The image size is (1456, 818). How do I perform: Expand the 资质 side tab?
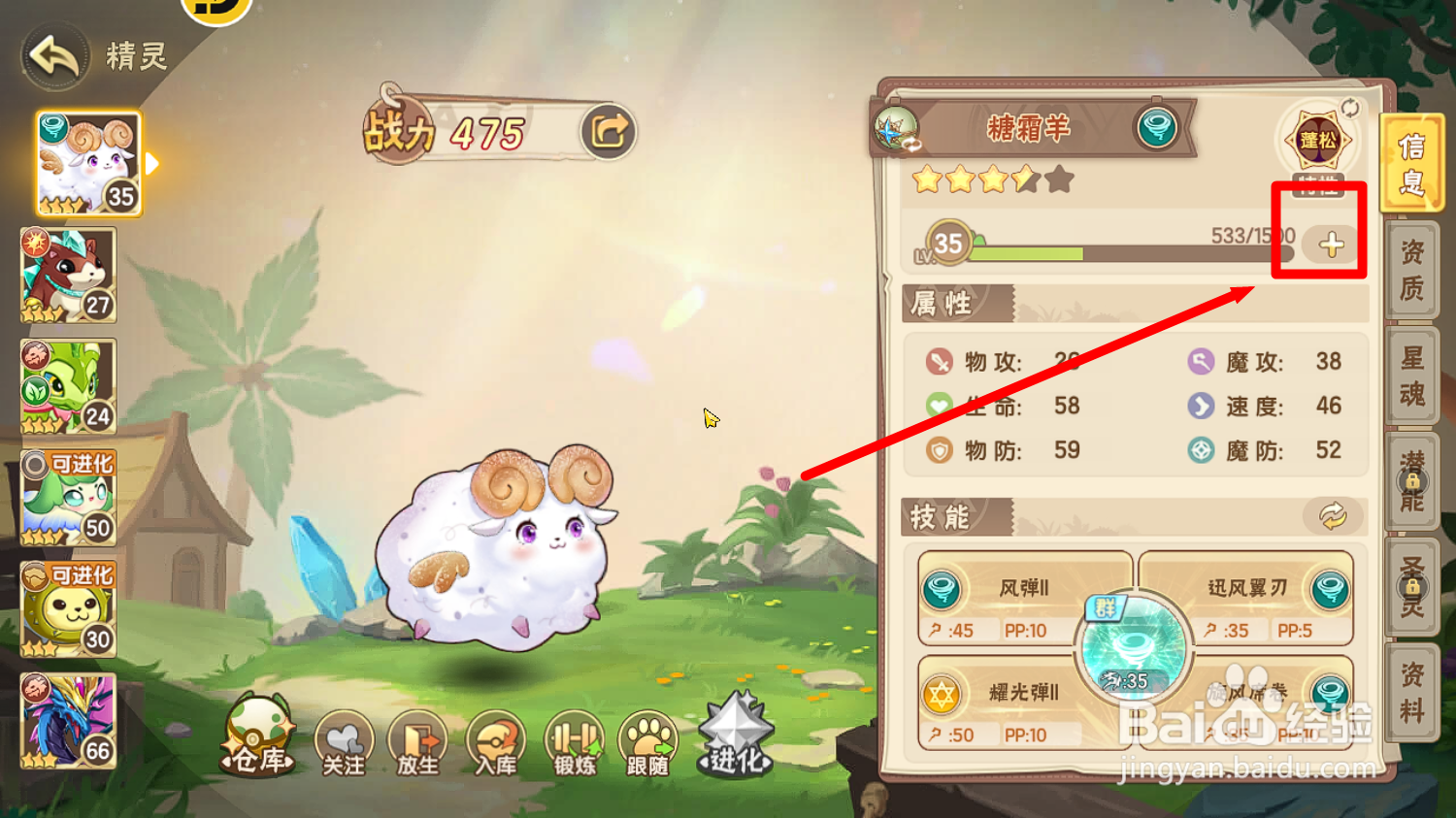(1413, 269)
